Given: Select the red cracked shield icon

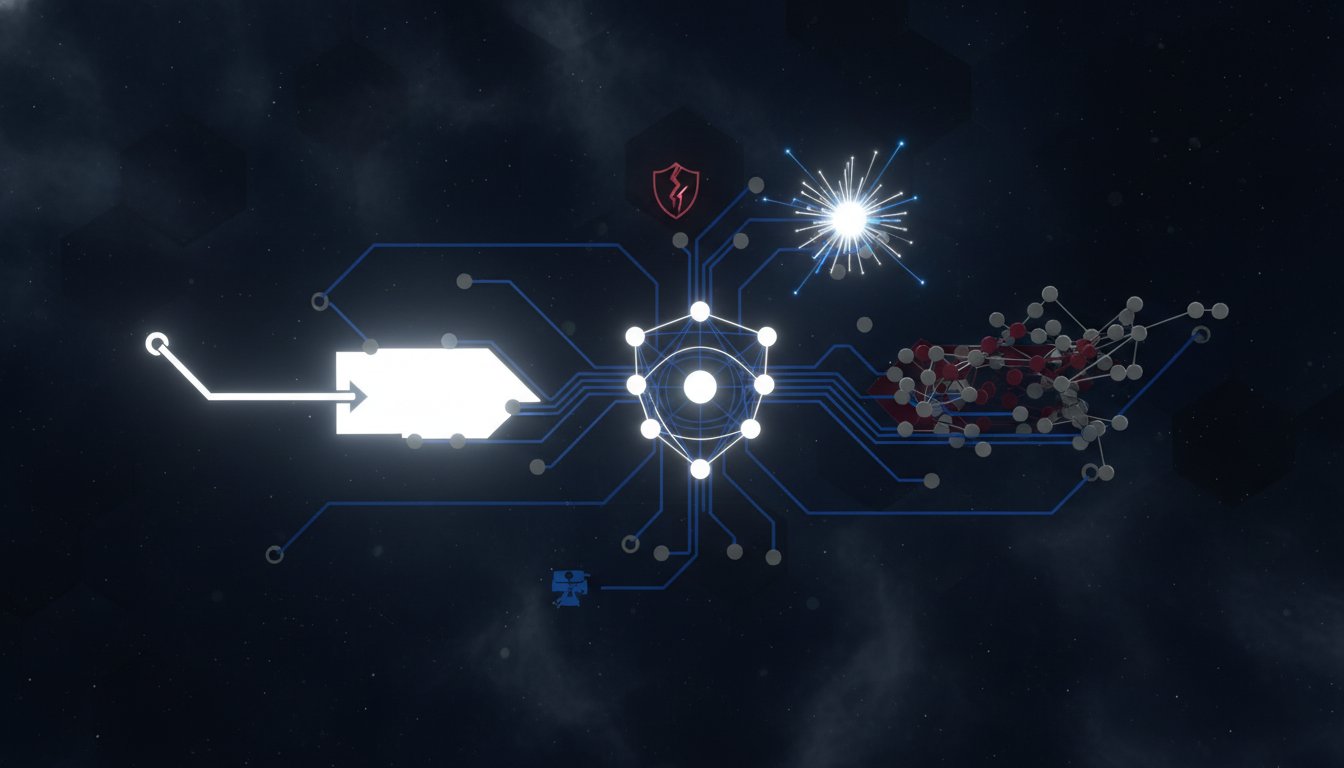Looking at the screenshot, I should click(x=676, y=190).
